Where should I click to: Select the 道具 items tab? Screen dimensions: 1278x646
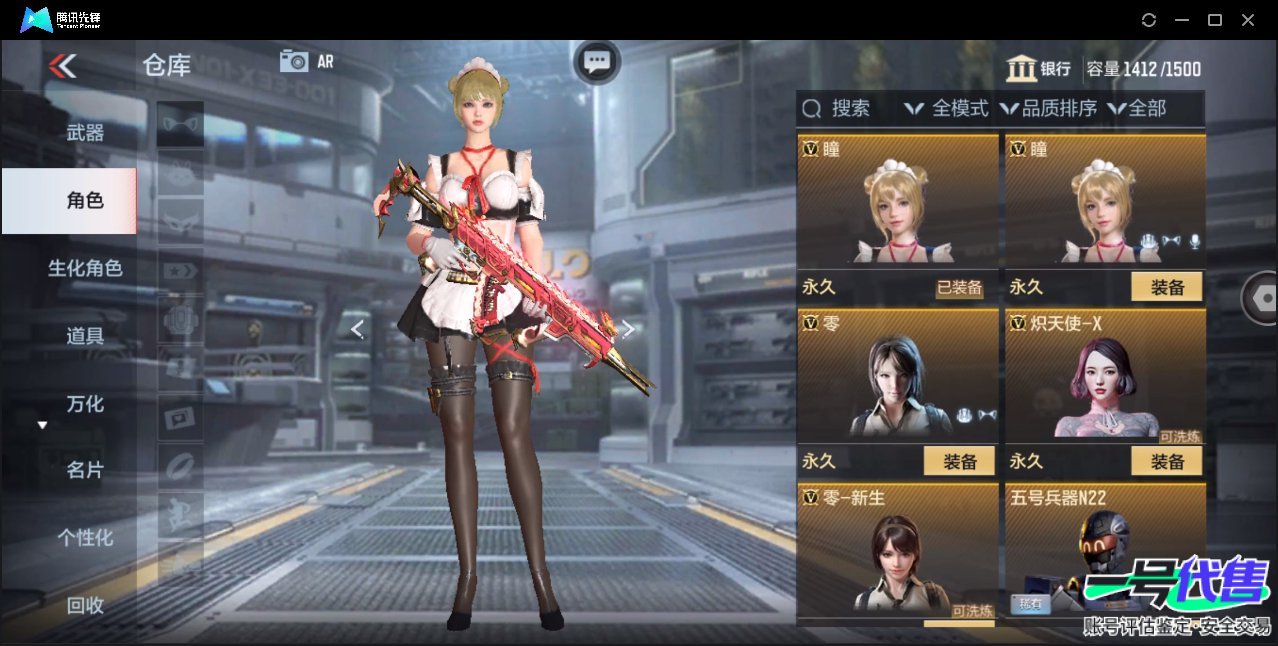click(85, 336)
